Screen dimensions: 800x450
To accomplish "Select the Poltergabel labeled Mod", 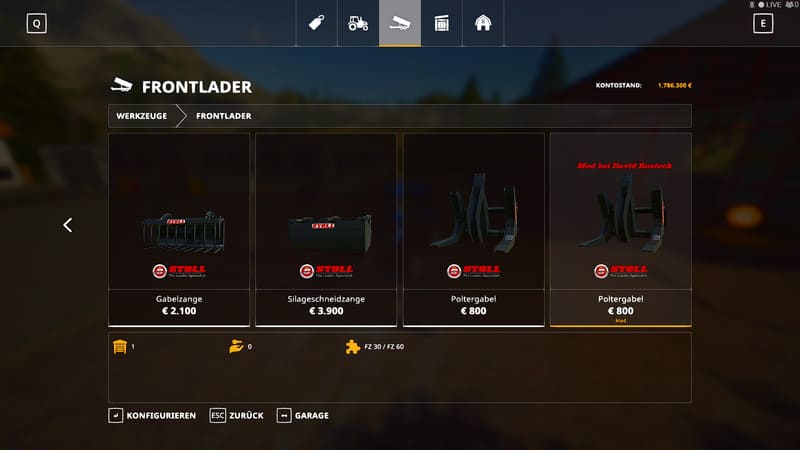I will tap(620, 229).
